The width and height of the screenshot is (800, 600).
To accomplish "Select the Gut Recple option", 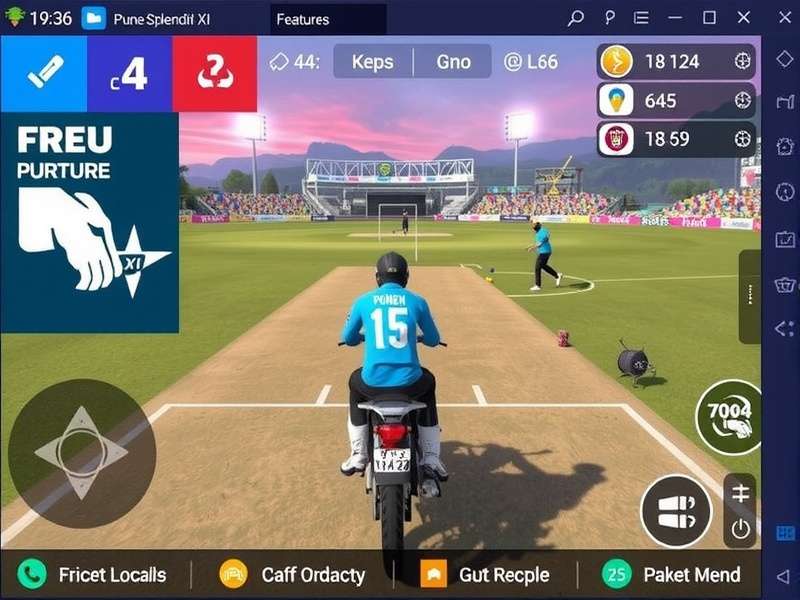I will click(x=487, y=574).
